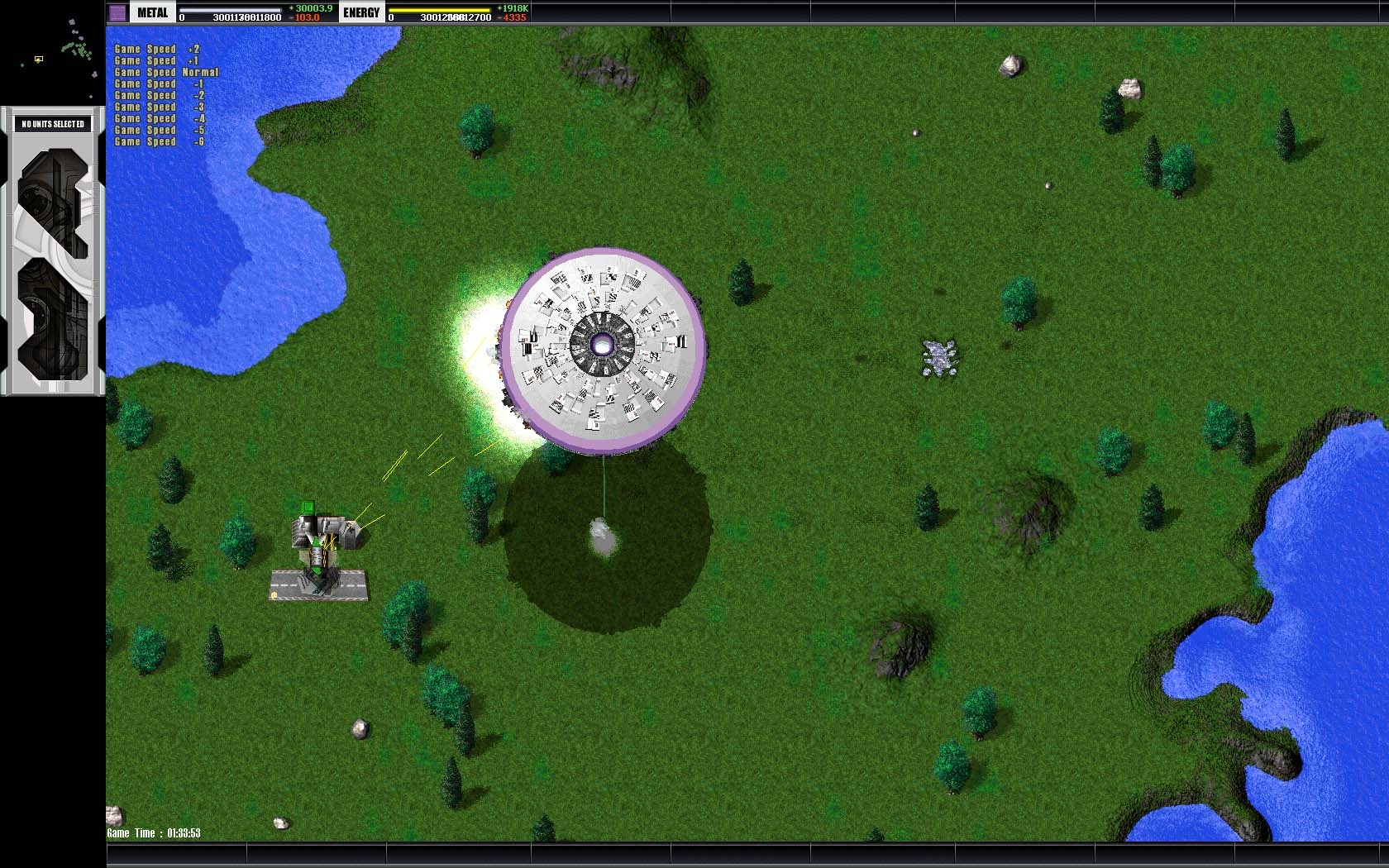Viewport: 1389px width, 868px height.
Task: Select the metal wreckage east of the disc
Action: coord(941,357)
